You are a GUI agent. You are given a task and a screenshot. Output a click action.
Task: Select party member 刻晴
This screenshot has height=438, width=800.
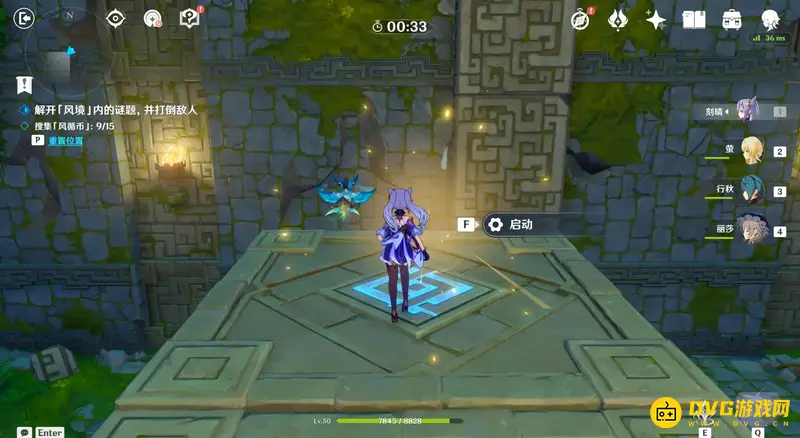pos(745,110)
